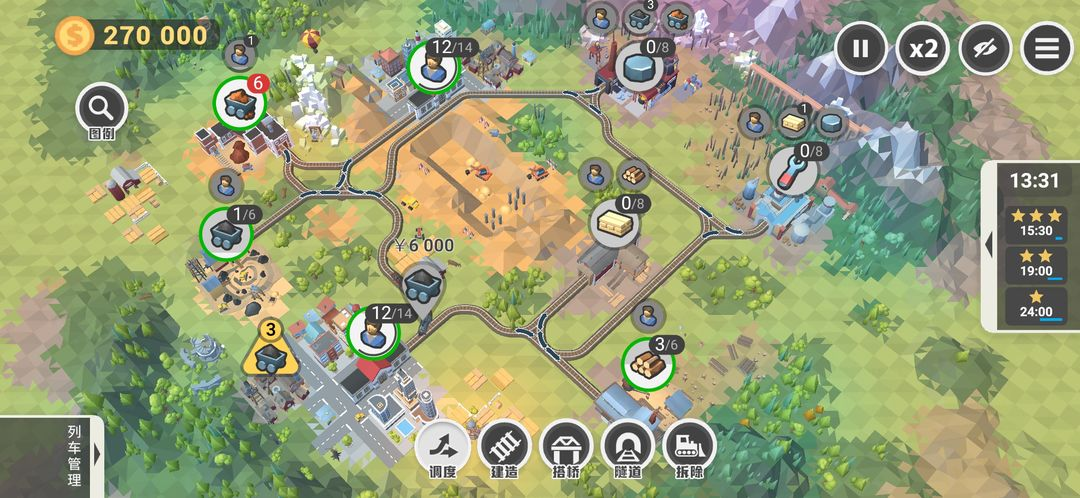1080x498 pixels.
Task: Select the 调度 dispatch tool
Action: point(443,446)
